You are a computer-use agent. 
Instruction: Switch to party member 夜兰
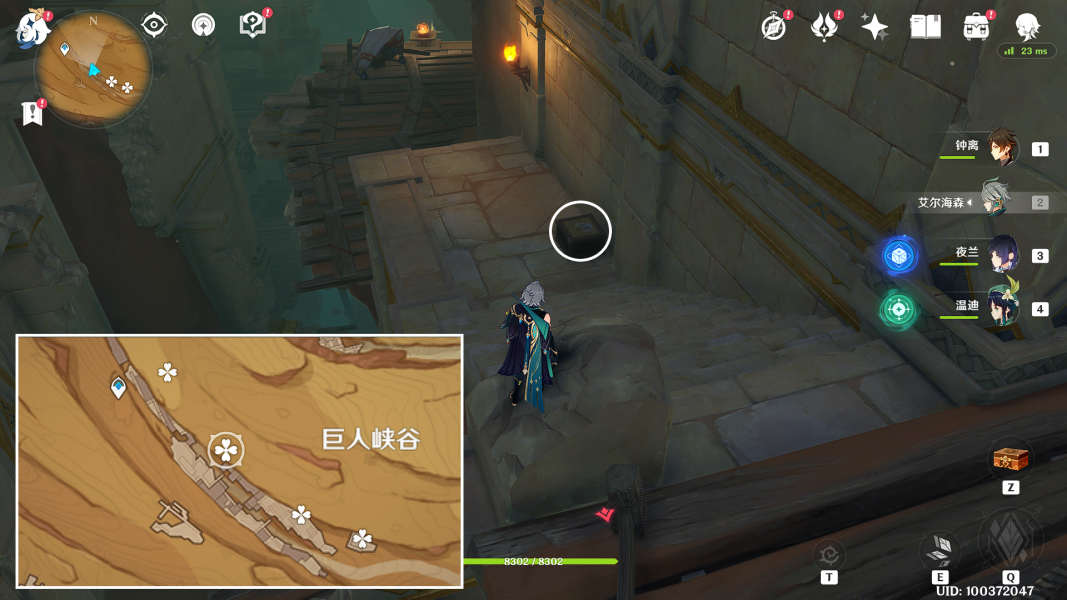pyautogui.click(x=1001, y=254)
